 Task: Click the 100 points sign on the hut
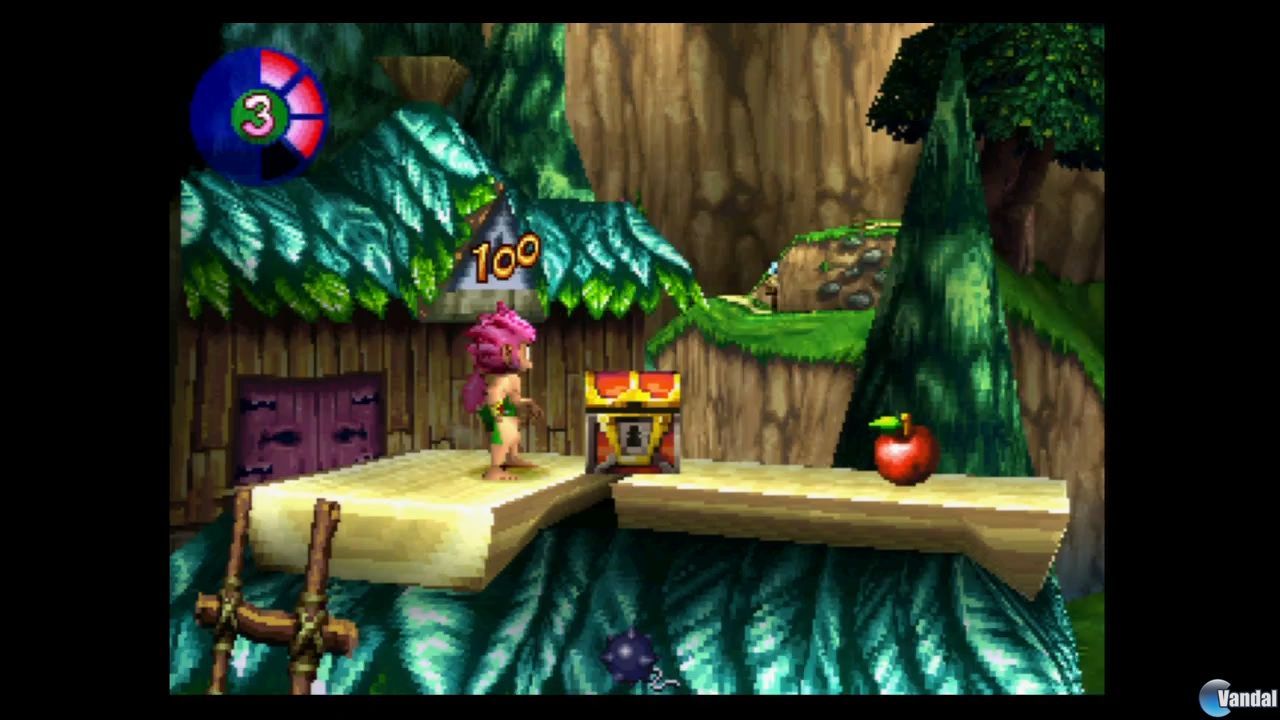coord(505,258)
